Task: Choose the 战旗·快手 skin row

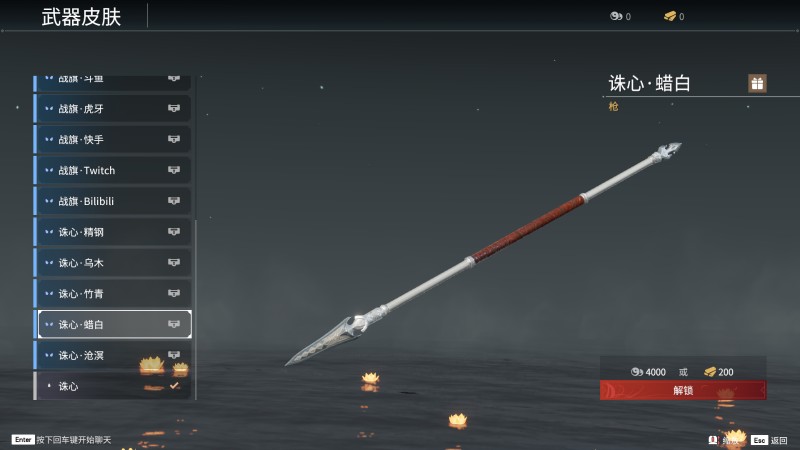Action: pyautogui.click(x=113, y=139)
